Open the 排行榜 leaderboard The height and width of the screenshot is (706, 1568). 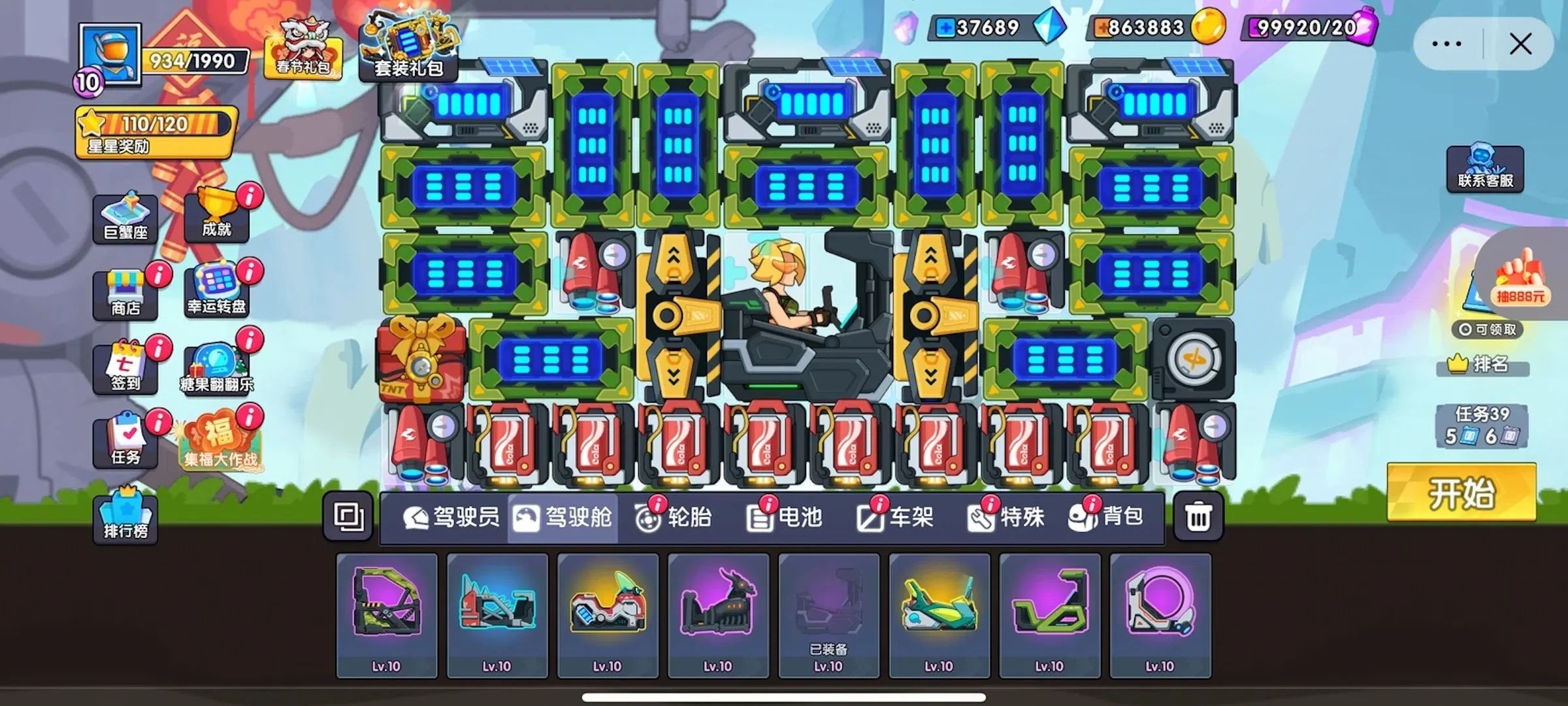point(125,517)
